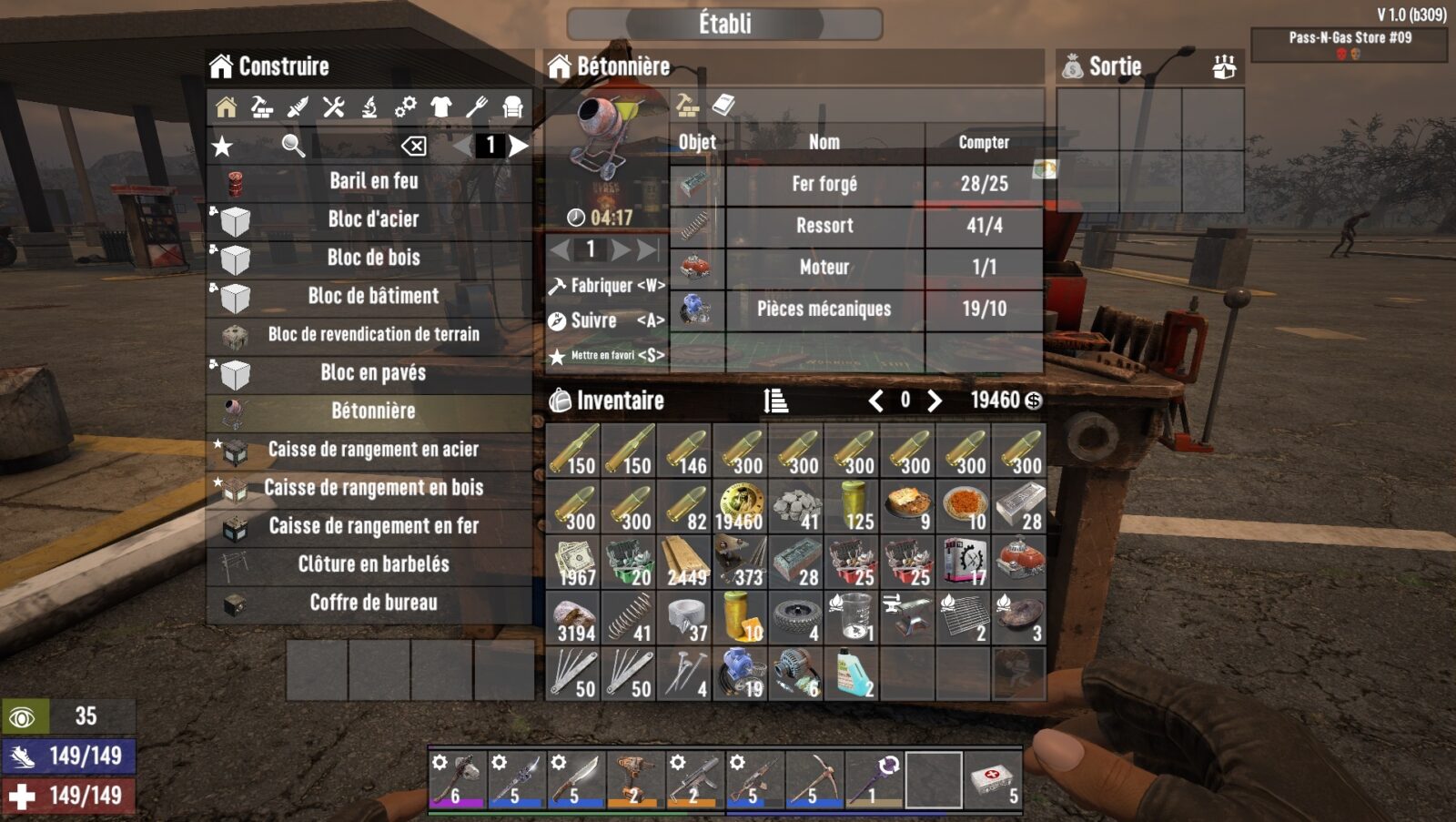The width and height of the screenshot is (1456, 822).
Task: Click Suivre to track the recipe
Action: (596, 320)
